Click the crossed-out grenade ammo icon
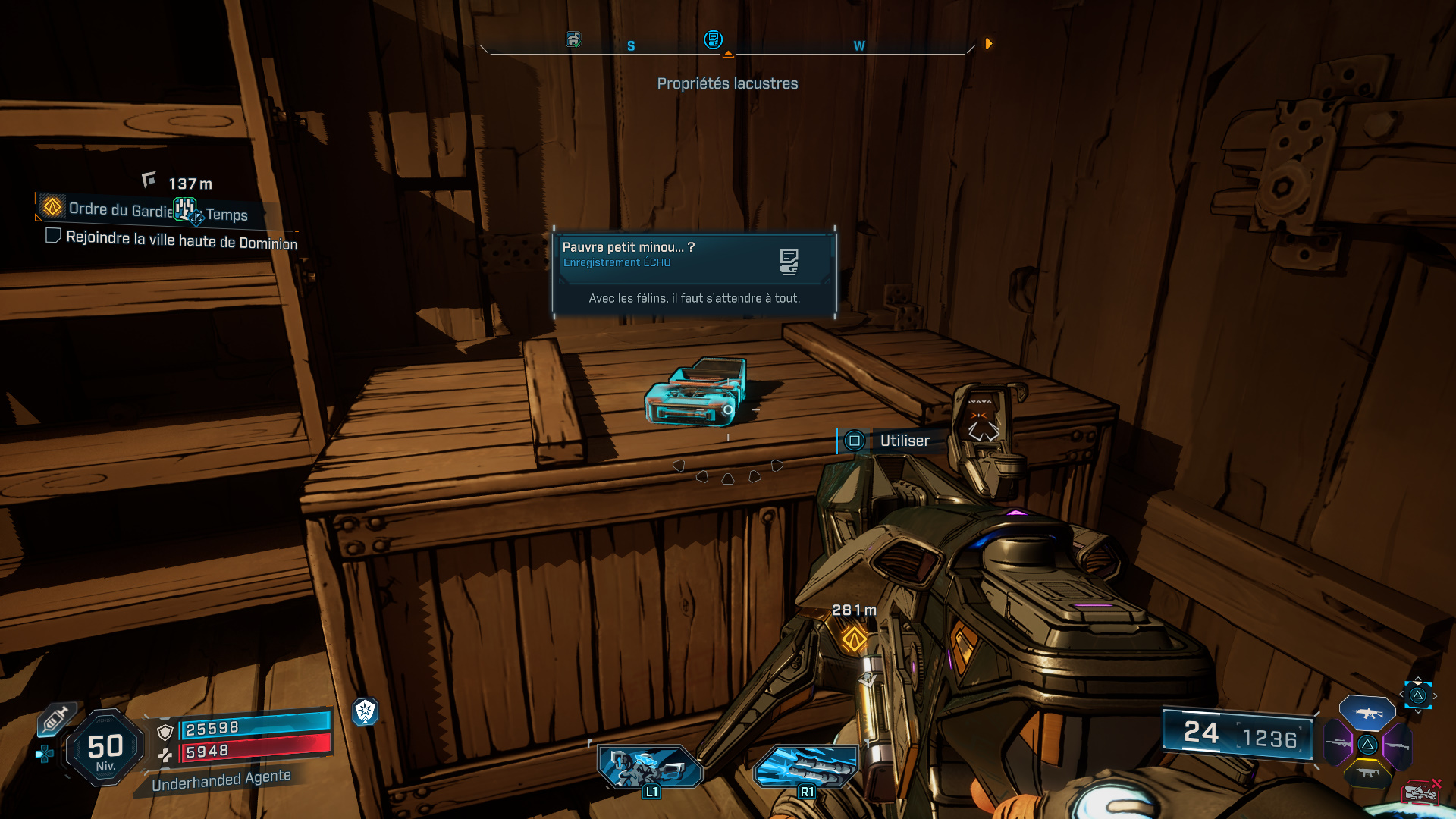 pos(1421,792)
